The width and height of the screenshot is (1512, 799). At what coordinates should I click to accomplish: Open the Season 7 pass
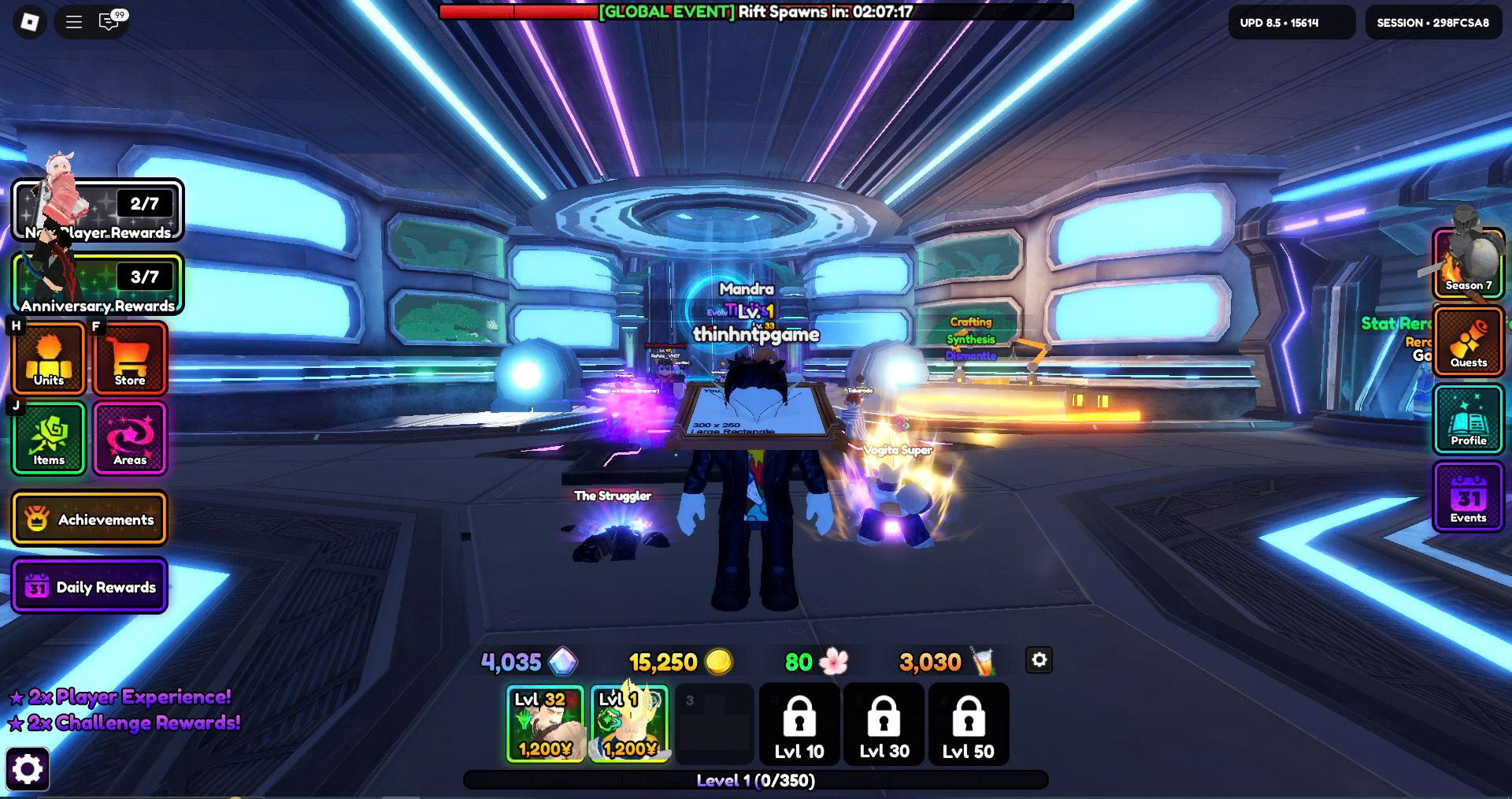click(1468, 264)
